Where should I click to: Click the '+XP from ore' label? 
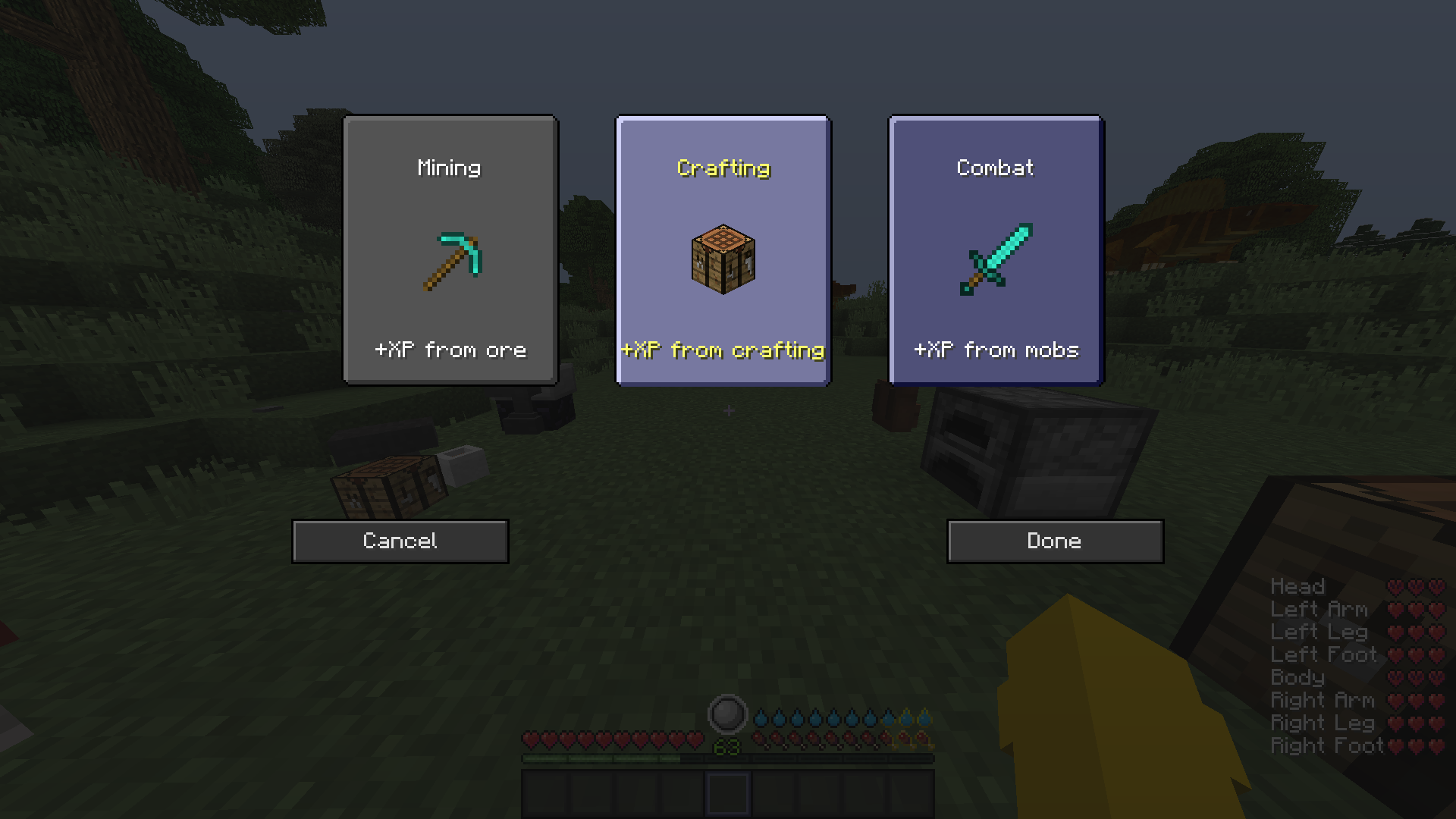tap(449, 350)
